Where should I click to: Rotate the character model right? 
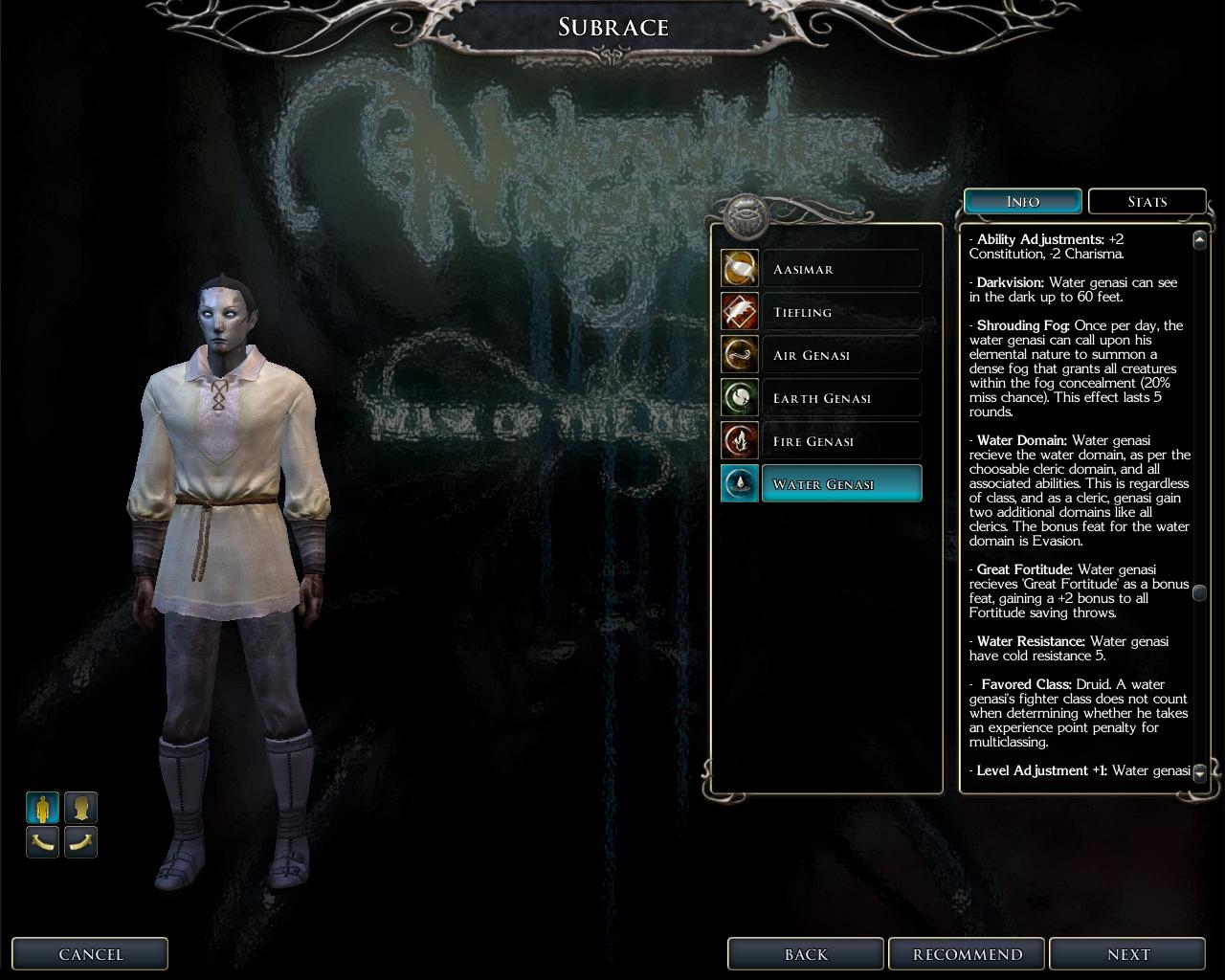(80, 842)
